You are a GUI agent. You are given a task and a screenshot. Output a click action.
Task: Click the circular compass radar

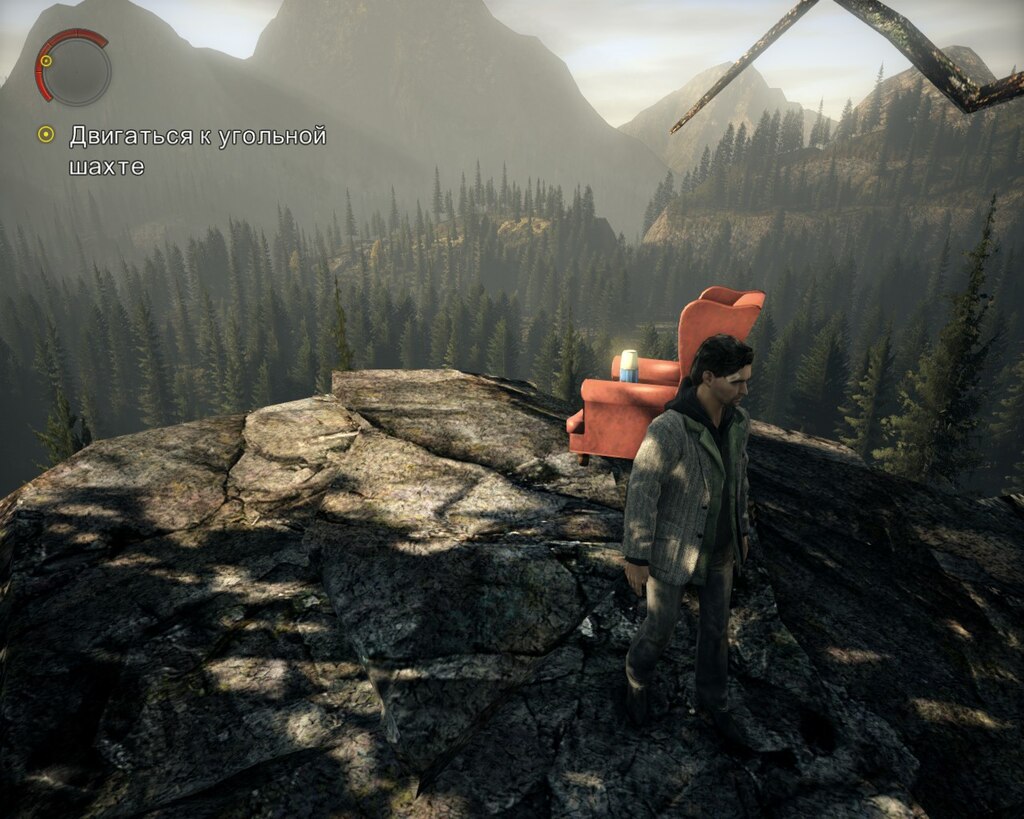pyautogui.click(x=74, y=68)
